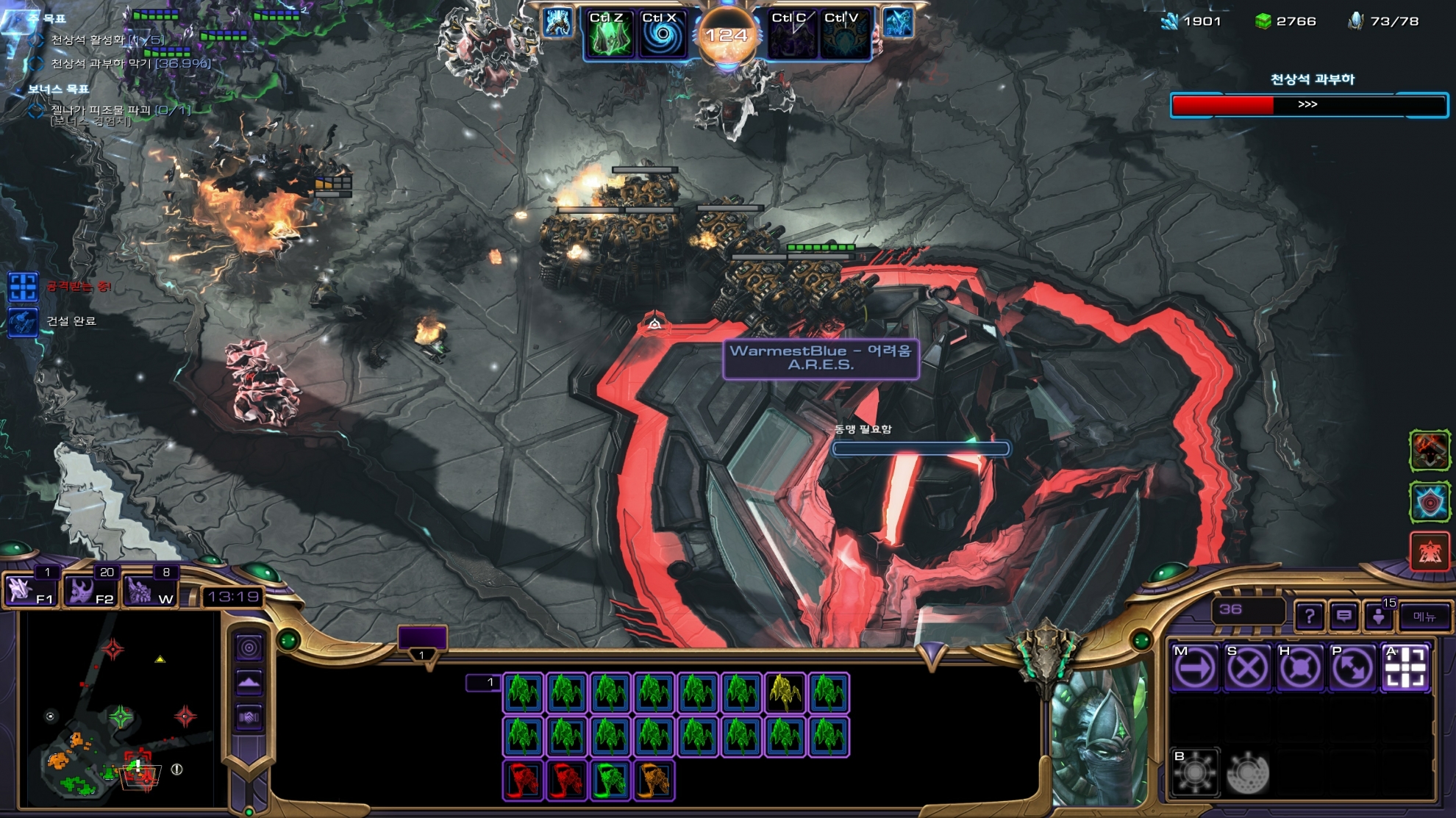Activate the Ctl Z top bar ability

click(609, 35)
